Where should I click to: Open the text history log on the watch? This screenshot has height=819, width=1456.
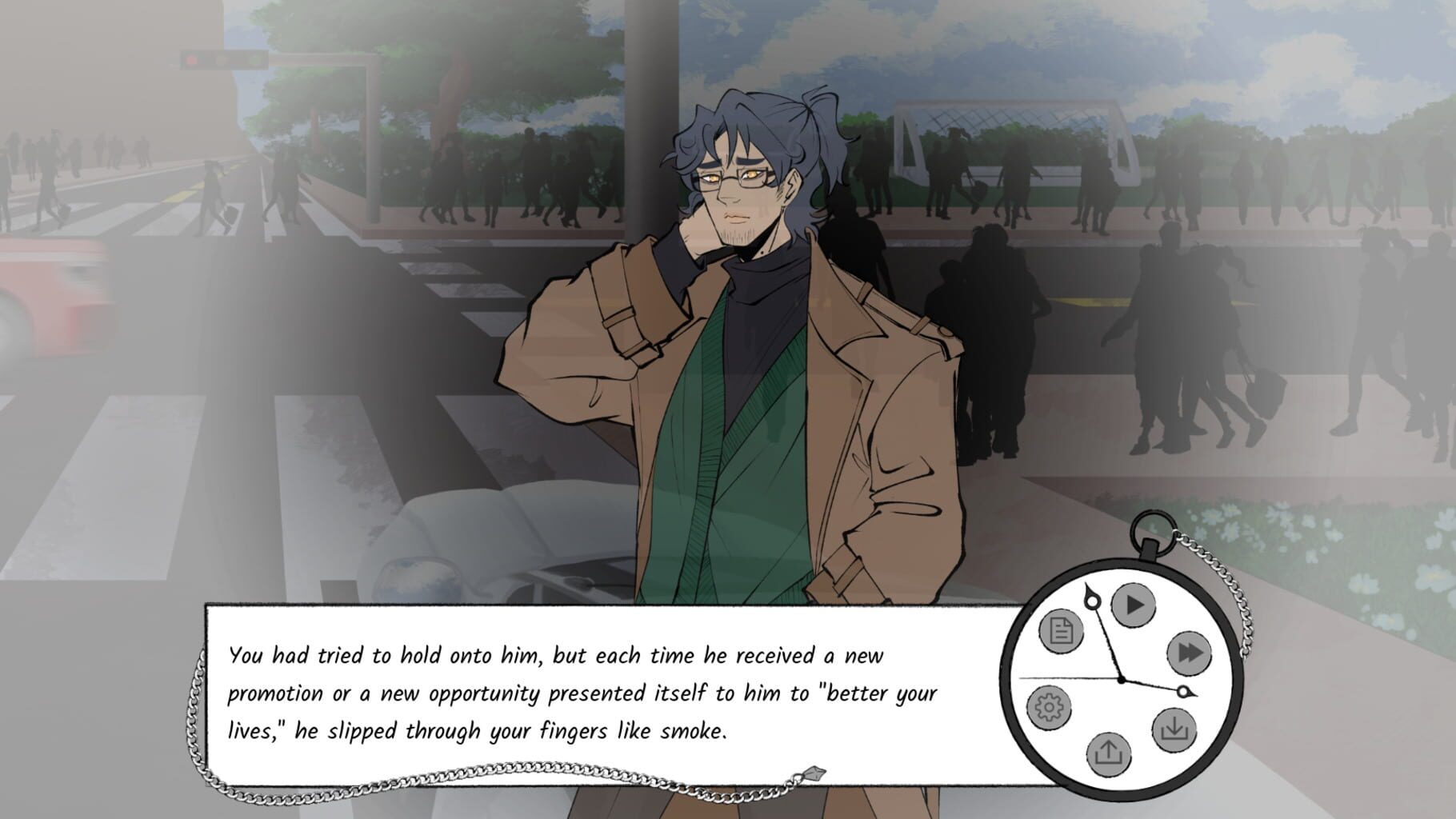(1060, 632)
